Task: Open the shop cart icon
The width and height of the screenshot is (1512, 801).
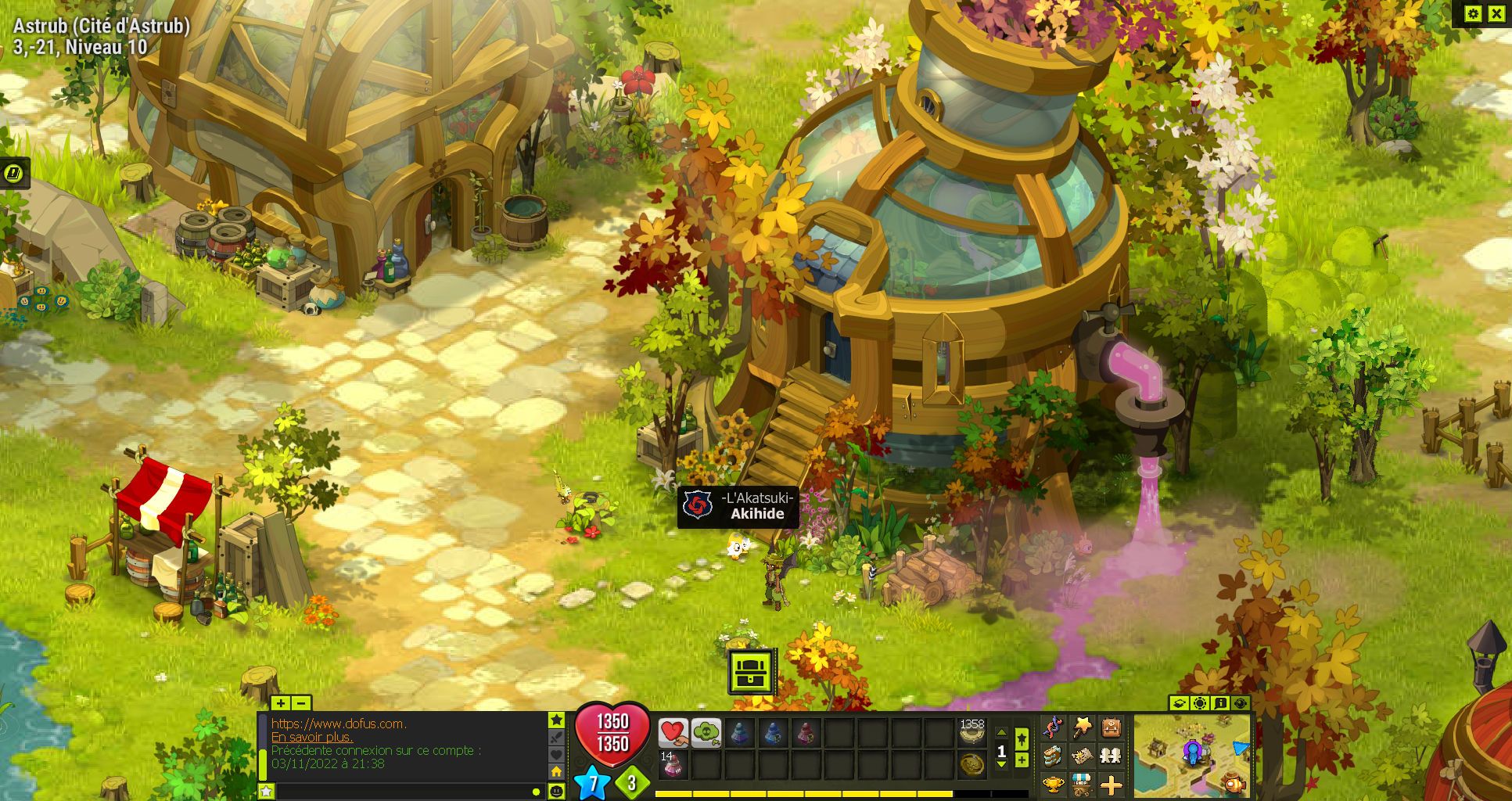Action: click(1082, 783)
